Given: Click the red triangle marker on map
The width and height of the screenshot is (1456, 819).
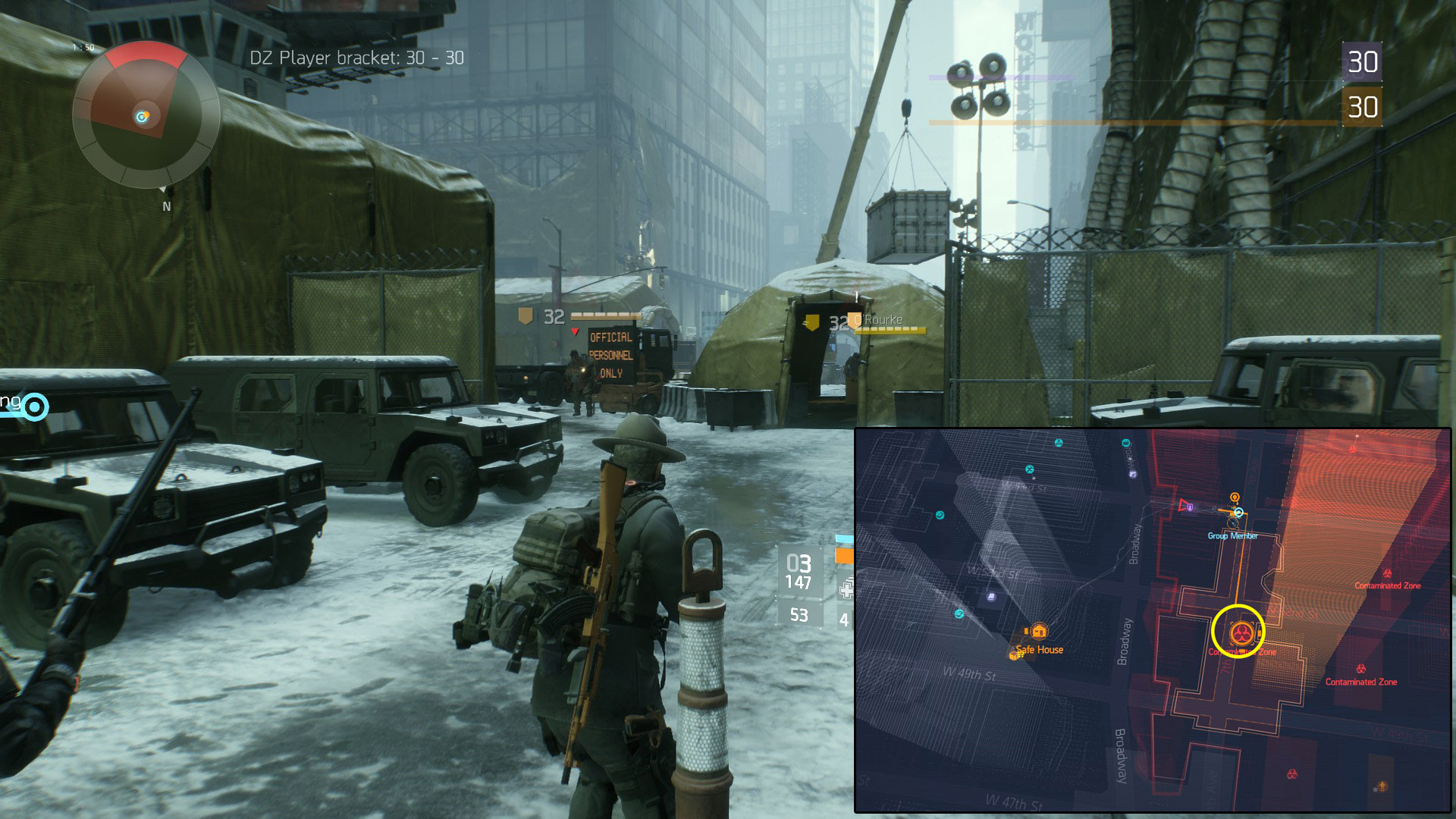Looking at the screenshot, I should pos(1183,505).
